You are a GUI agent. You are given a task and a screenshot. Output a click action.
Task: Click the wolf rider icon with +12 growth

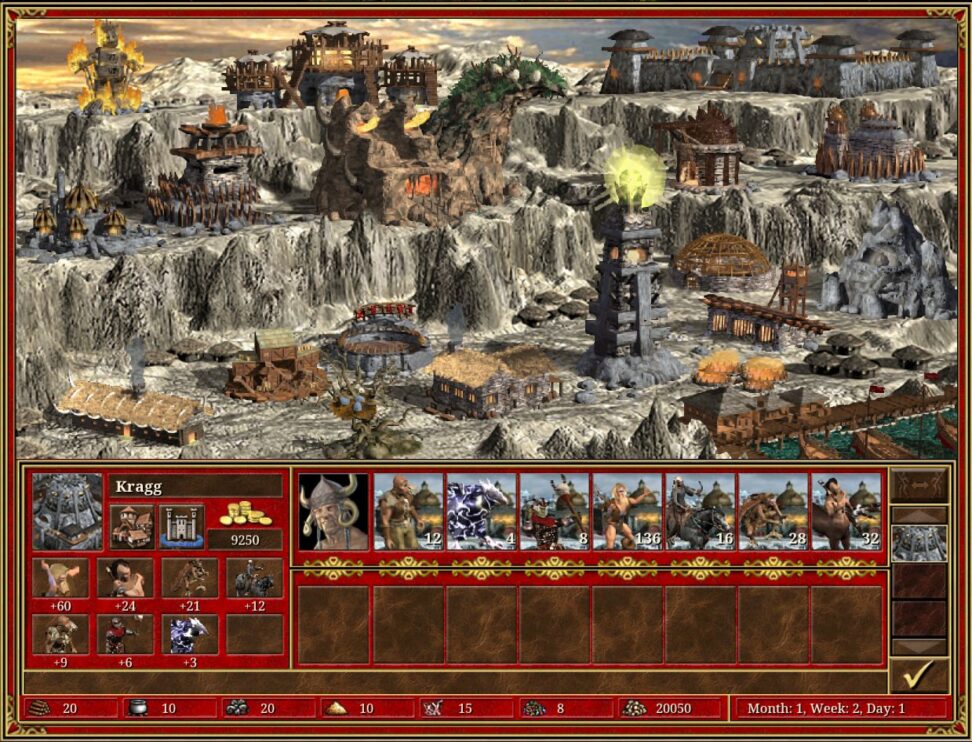click(x=254, y=578)
